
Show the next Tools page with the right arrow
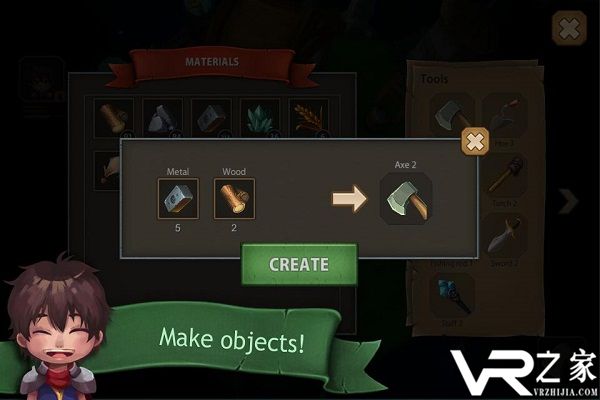(568, 201)
